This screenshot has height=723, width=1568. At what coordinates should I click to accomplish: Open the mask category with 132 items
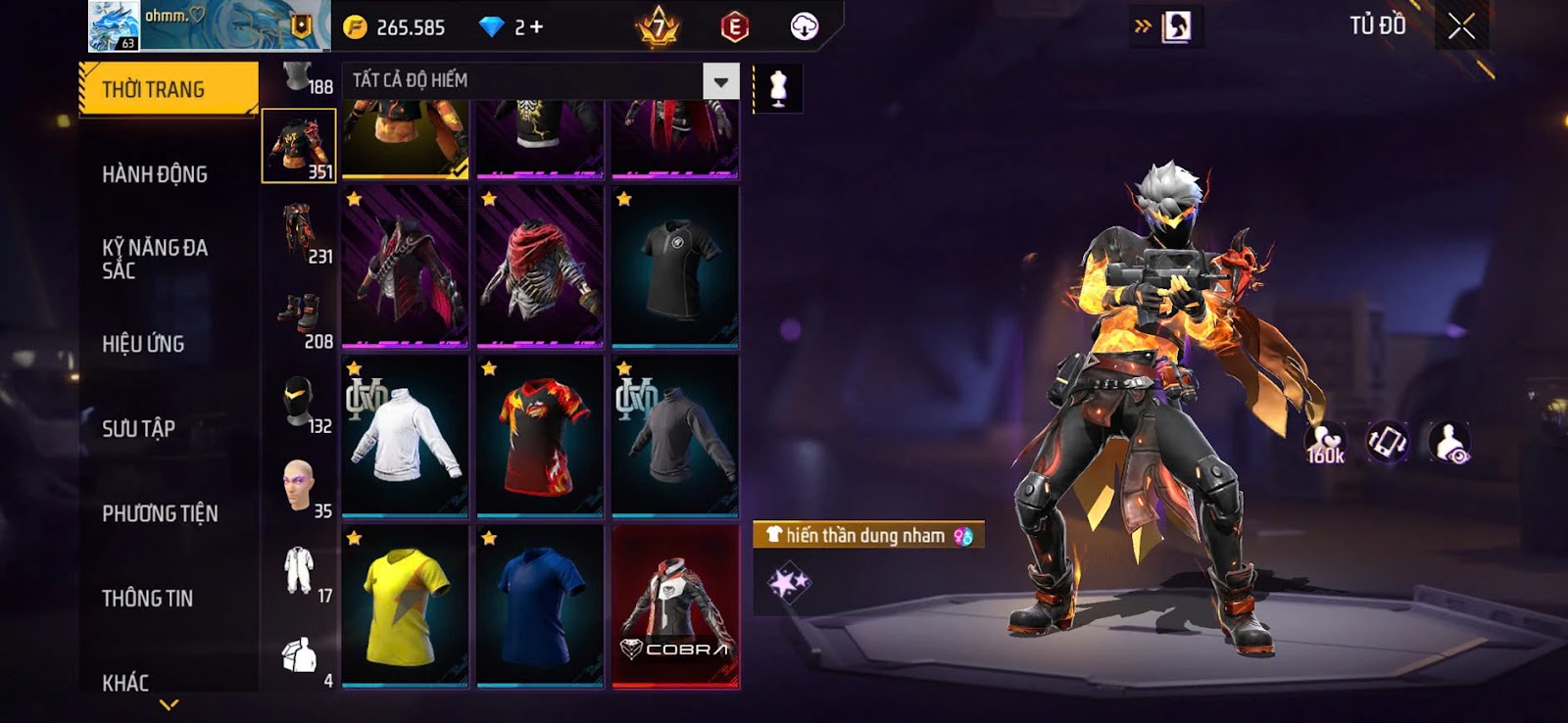[299, 403]
